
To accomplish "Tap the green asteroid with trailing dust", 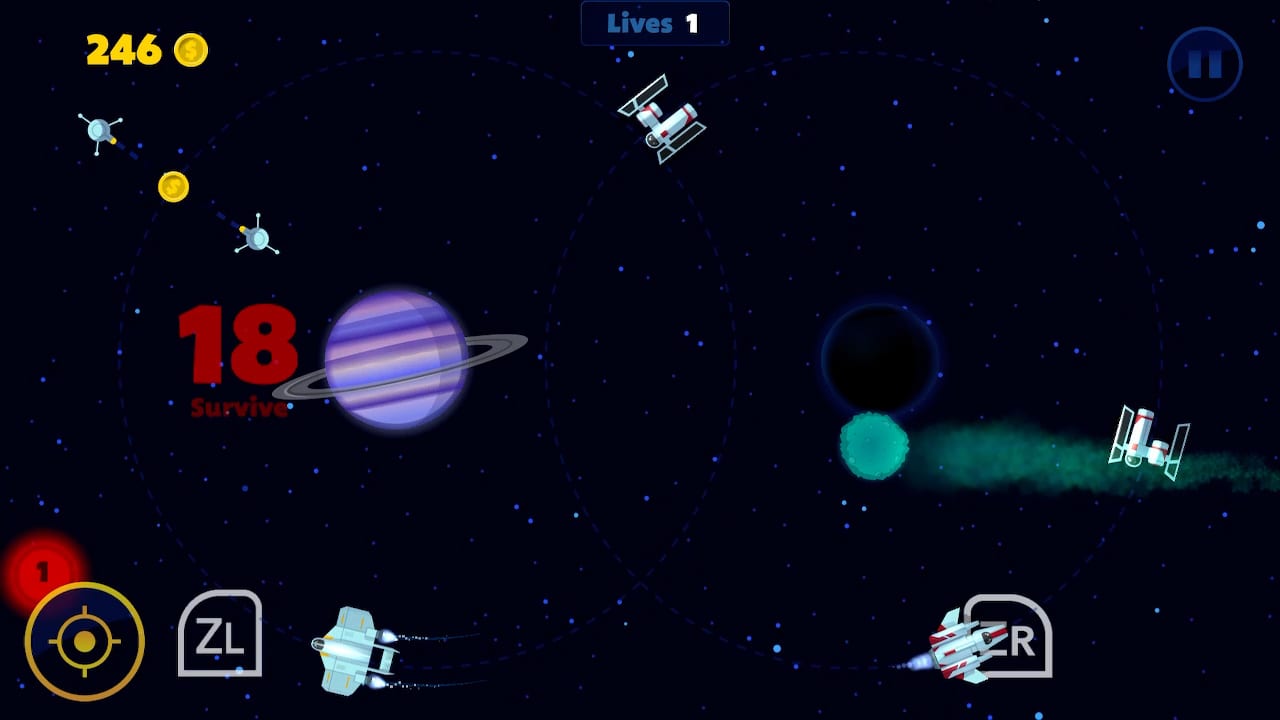I will tap(874, 445).
